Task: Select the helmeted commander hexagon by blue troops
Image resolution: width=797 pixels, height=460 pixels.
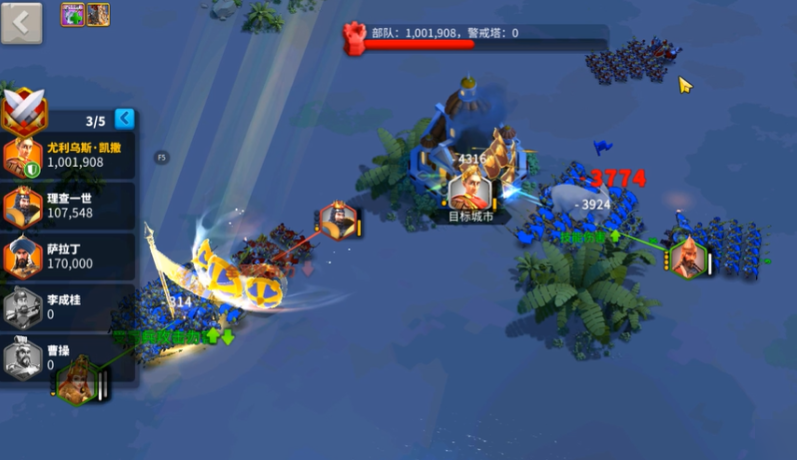Action: [x=688, y=257]
